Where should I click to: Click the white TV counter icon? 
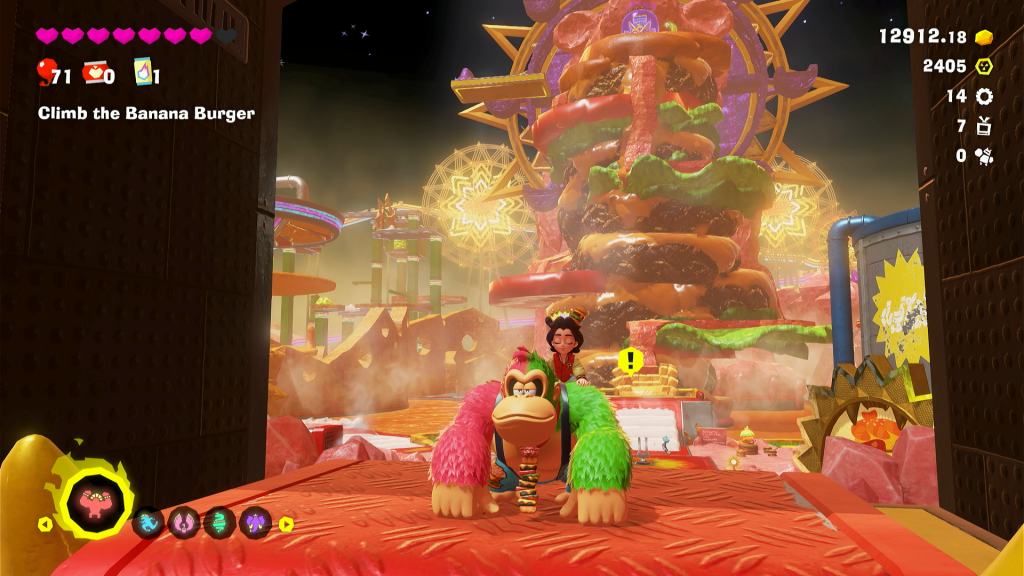(x=984, y=126)
